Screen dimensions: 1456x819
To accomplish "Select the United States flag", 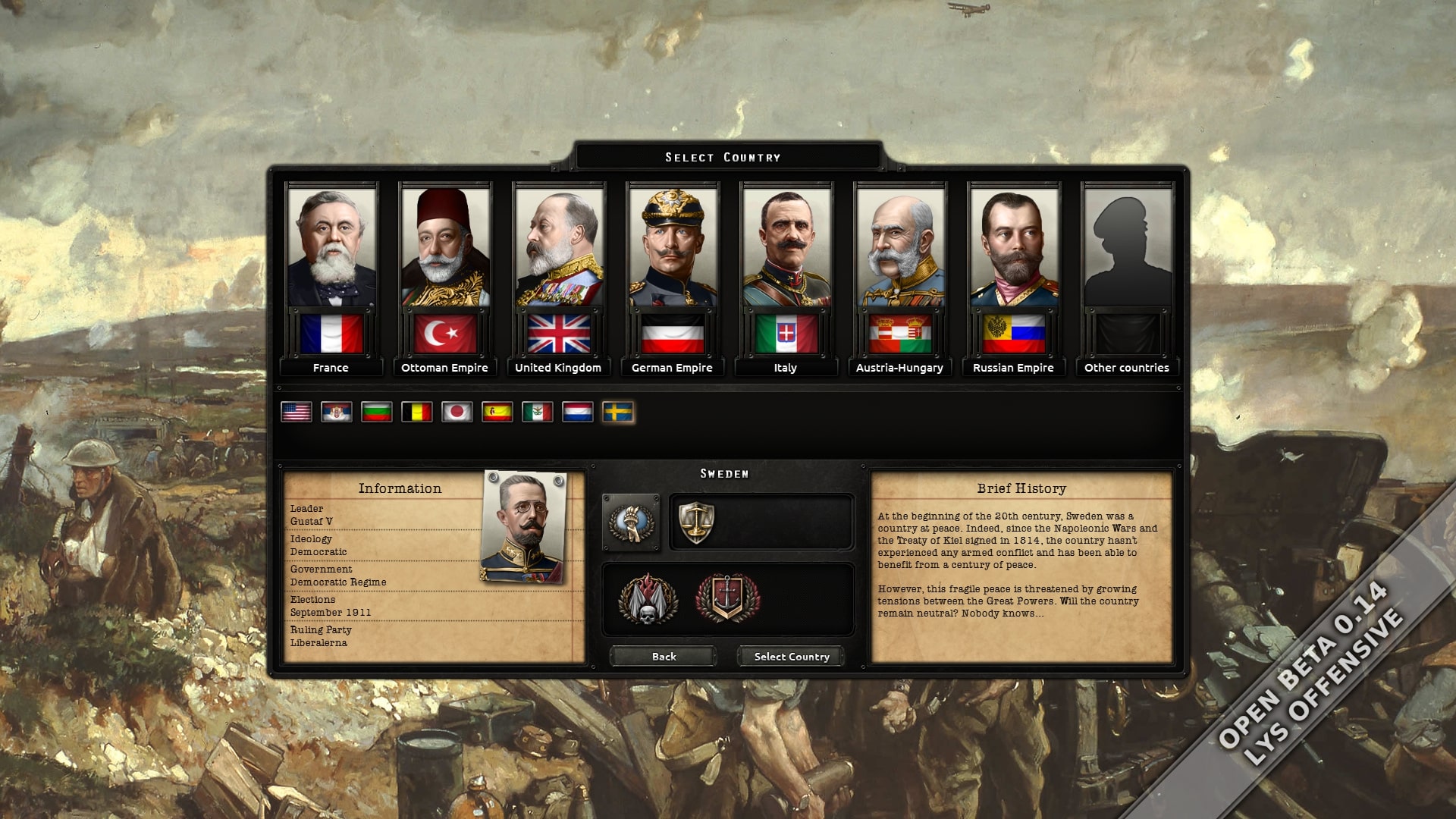I will [297, 413].
